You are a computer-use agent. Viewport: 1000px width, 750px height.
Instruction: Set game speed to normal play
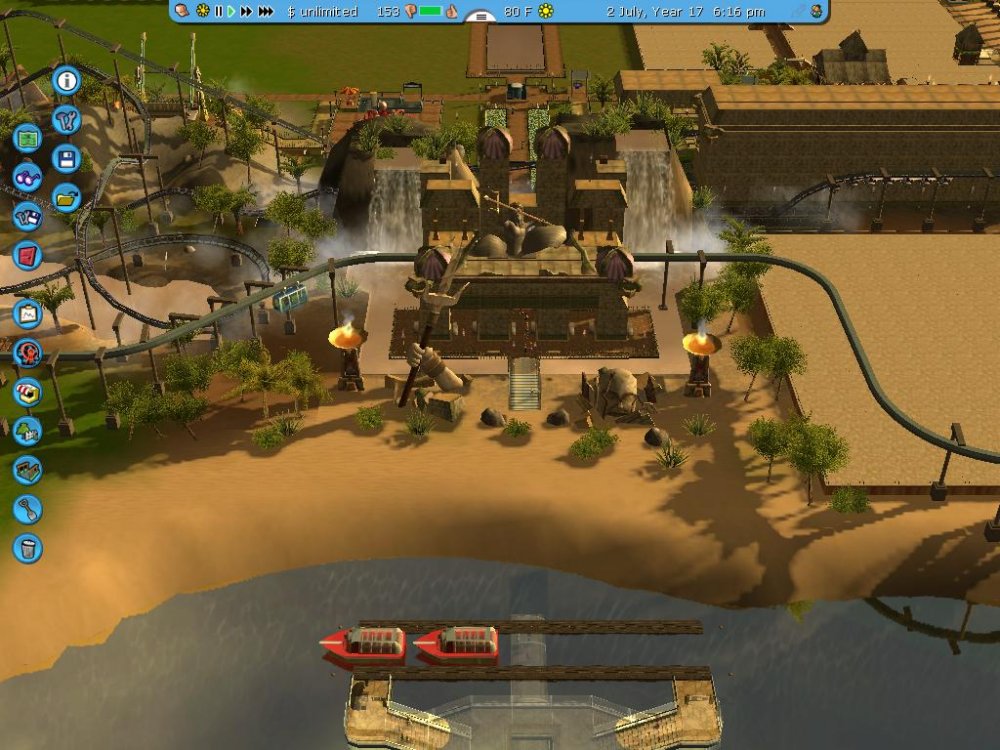[231, 11]
